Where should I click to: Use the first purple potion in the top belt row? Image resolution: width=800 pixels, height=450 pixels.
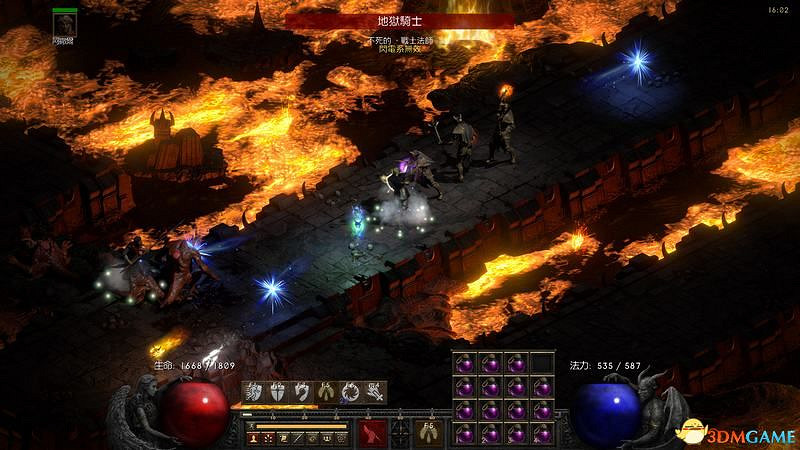coord(464,362)
